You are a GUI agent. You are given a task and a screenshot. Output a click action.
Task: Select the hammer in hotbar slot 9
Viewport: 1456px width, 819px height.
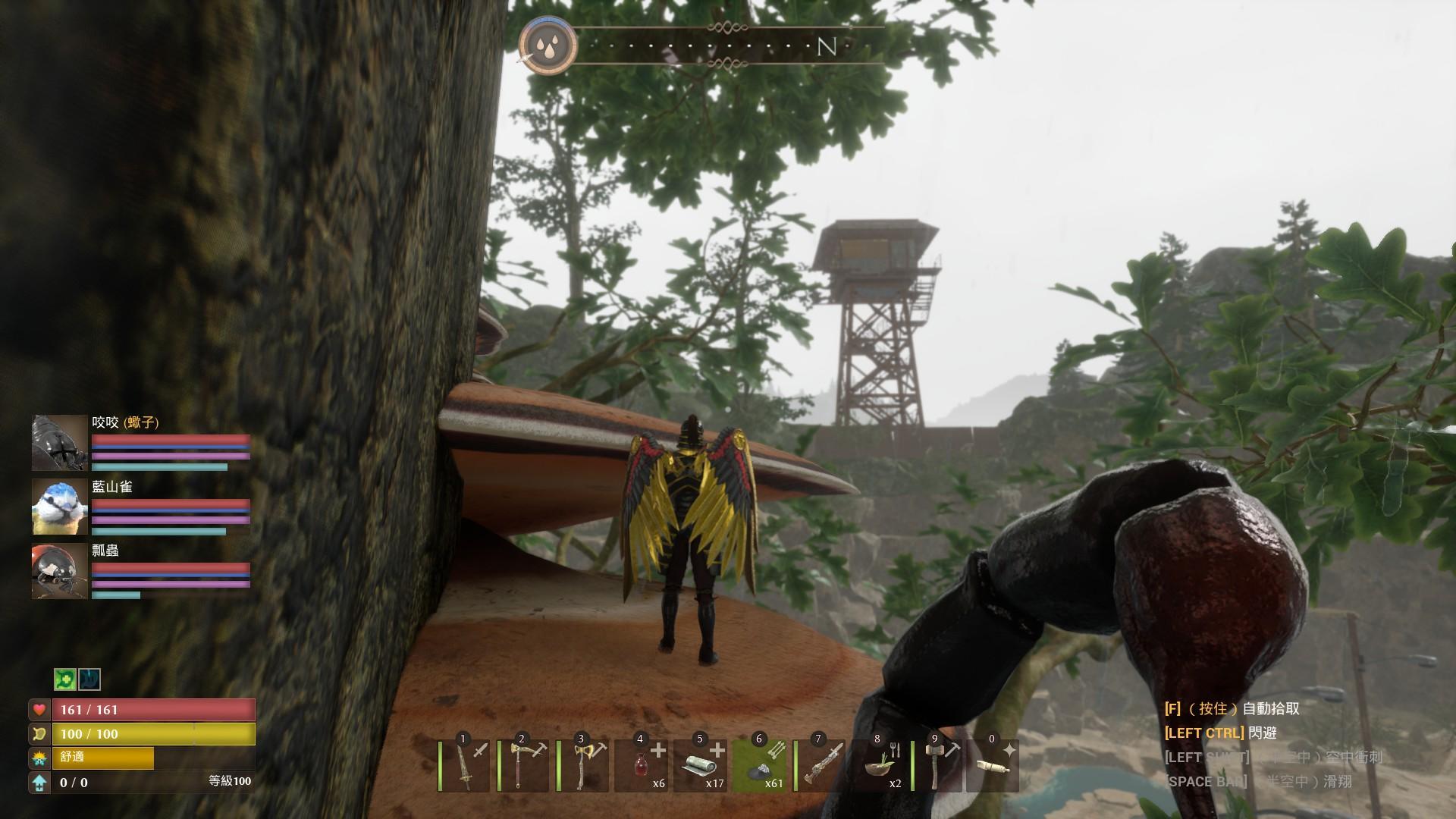(938, 765)
